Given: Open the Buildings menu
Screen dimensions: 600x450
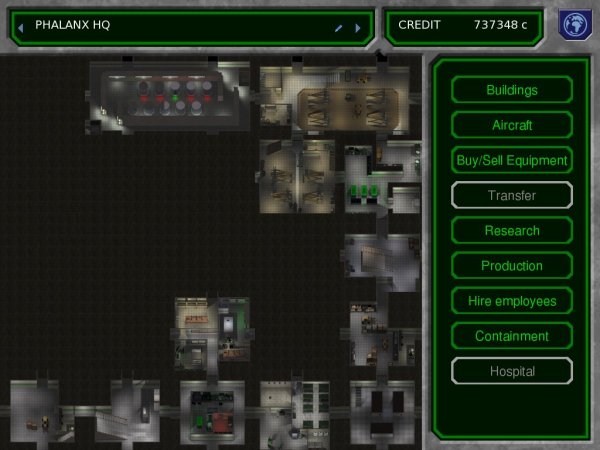Looking at the screenshot, I should 511,90.
